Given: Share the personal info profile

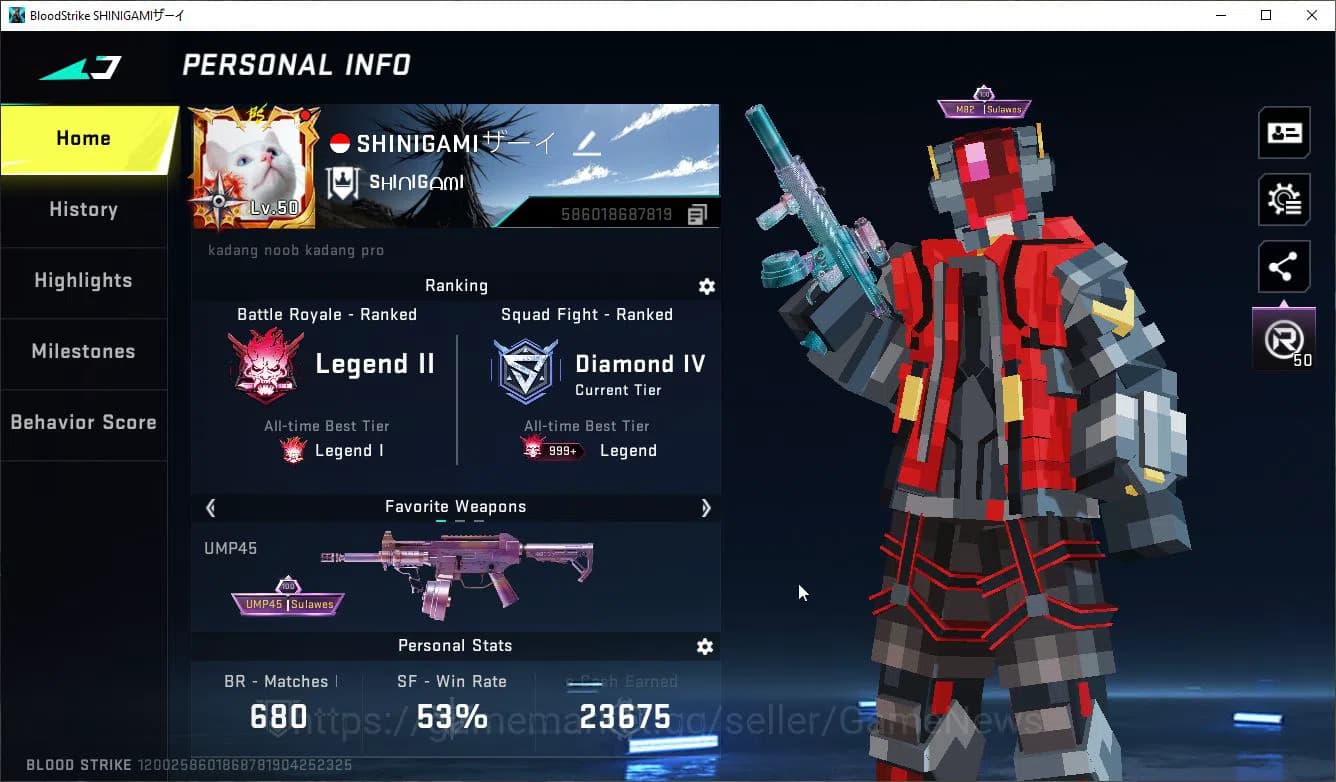Looking at the screenshot, I should click(1283, 267).
